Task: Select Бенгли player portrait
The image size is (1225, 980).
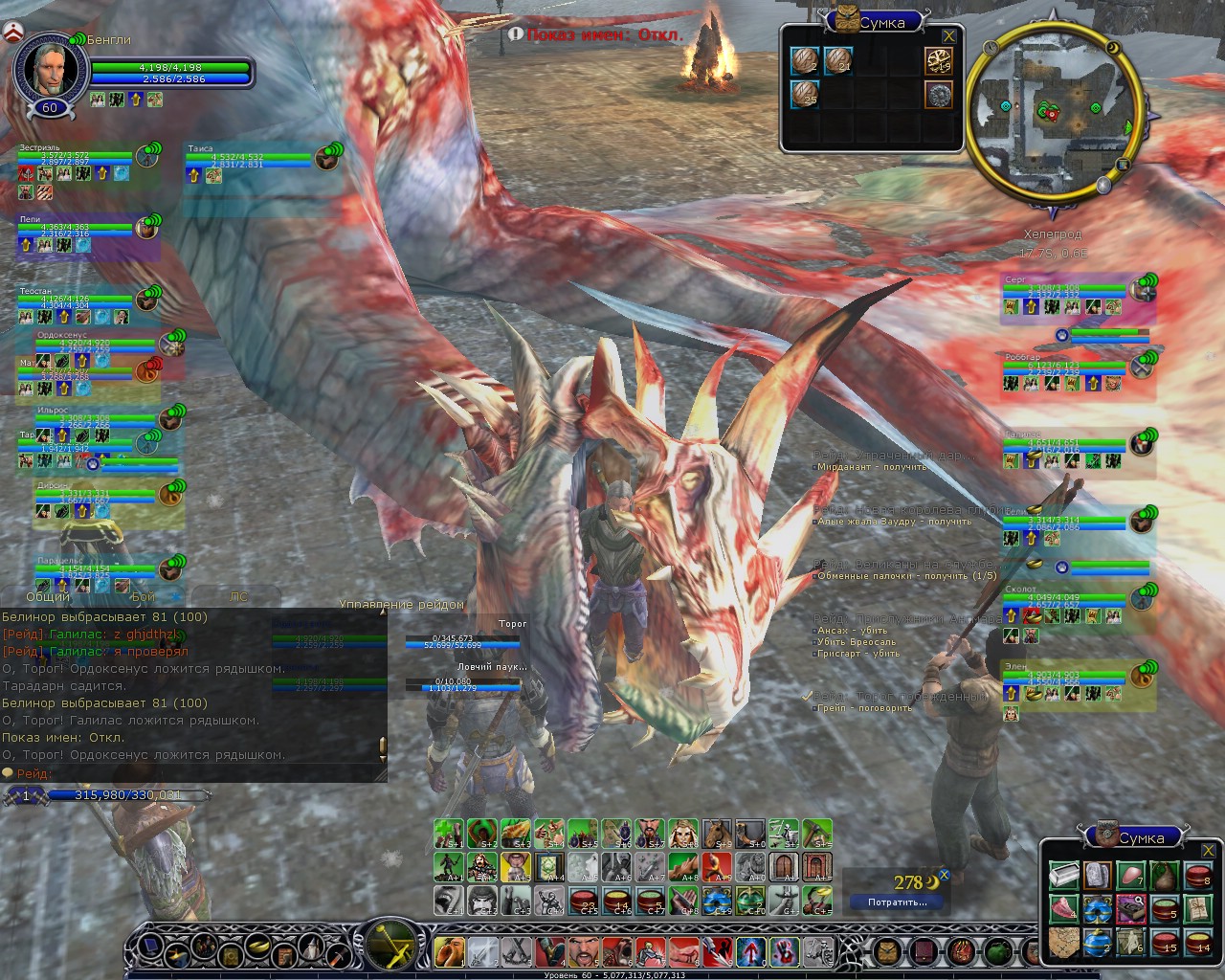Action: (x=49, y=67)
